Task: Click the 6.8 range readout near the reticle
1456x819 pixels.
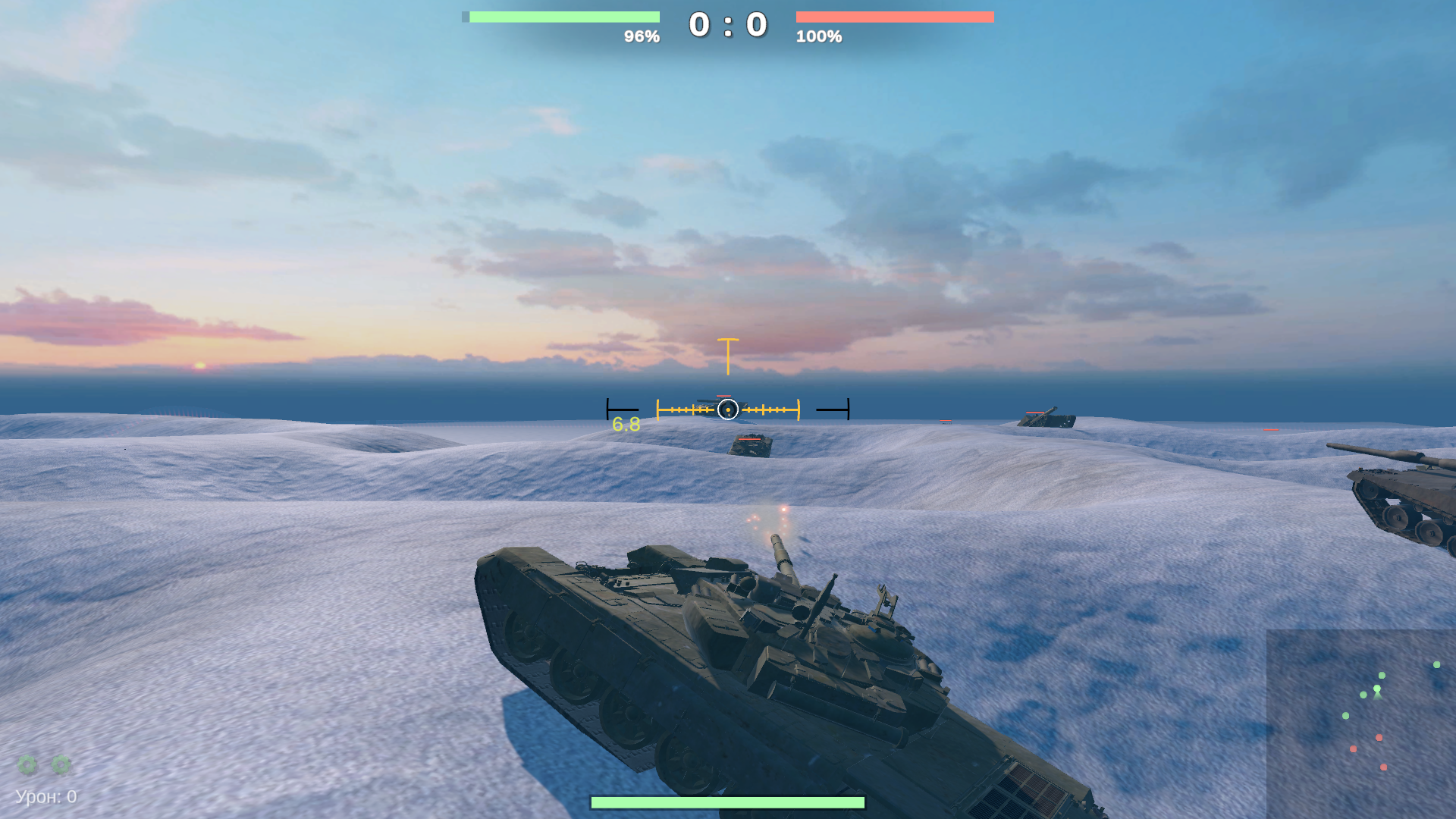Action: (625, 425)
